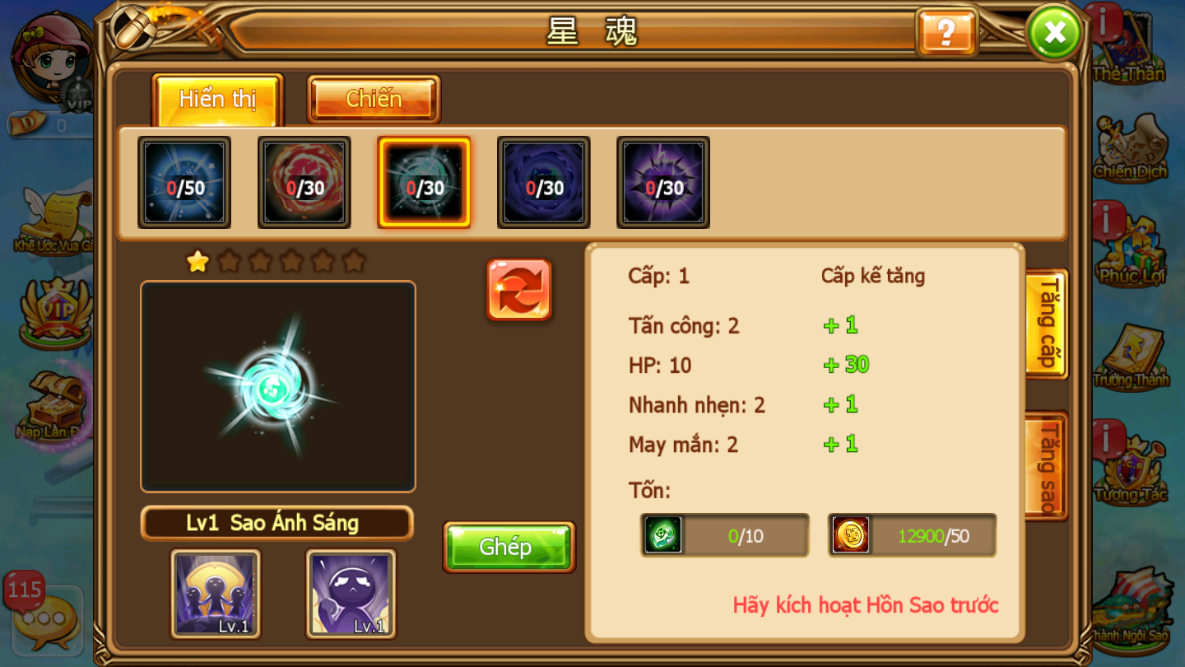Screen dimensions: 1185x667
Task: Open the Trưởng Thành book icon
Action: pos(1131,357)
